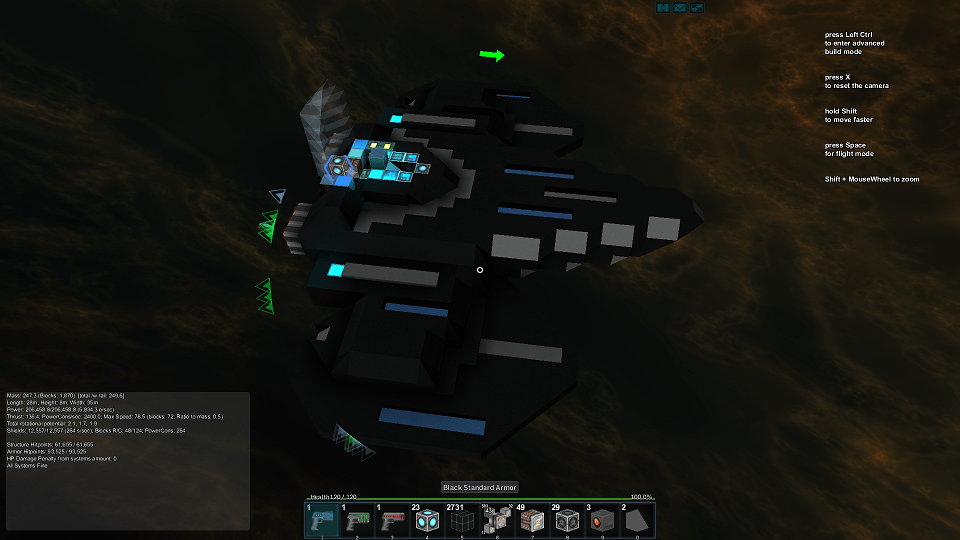Image resolution: width=960 pixels, height=540 pixels.
Task: Select the dark block with orange light
Action: [x=602, y=520]
